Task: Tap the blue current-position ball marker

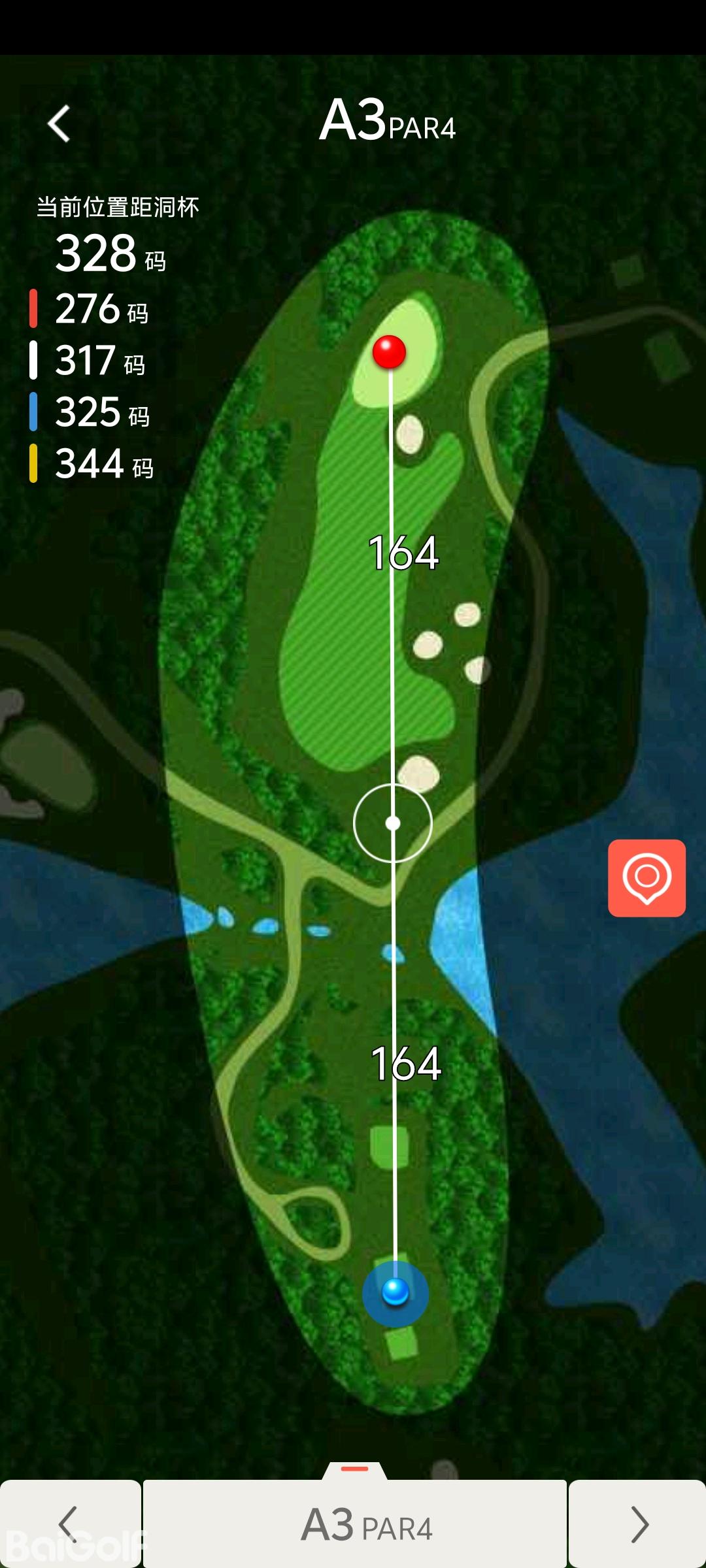Action: (395, 1292)
